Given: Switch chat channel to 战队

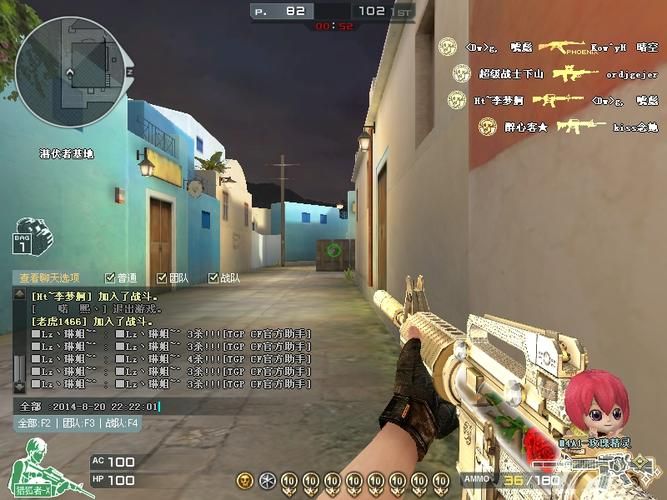Looking at the screenshot, I should click(x=120, y=423).
